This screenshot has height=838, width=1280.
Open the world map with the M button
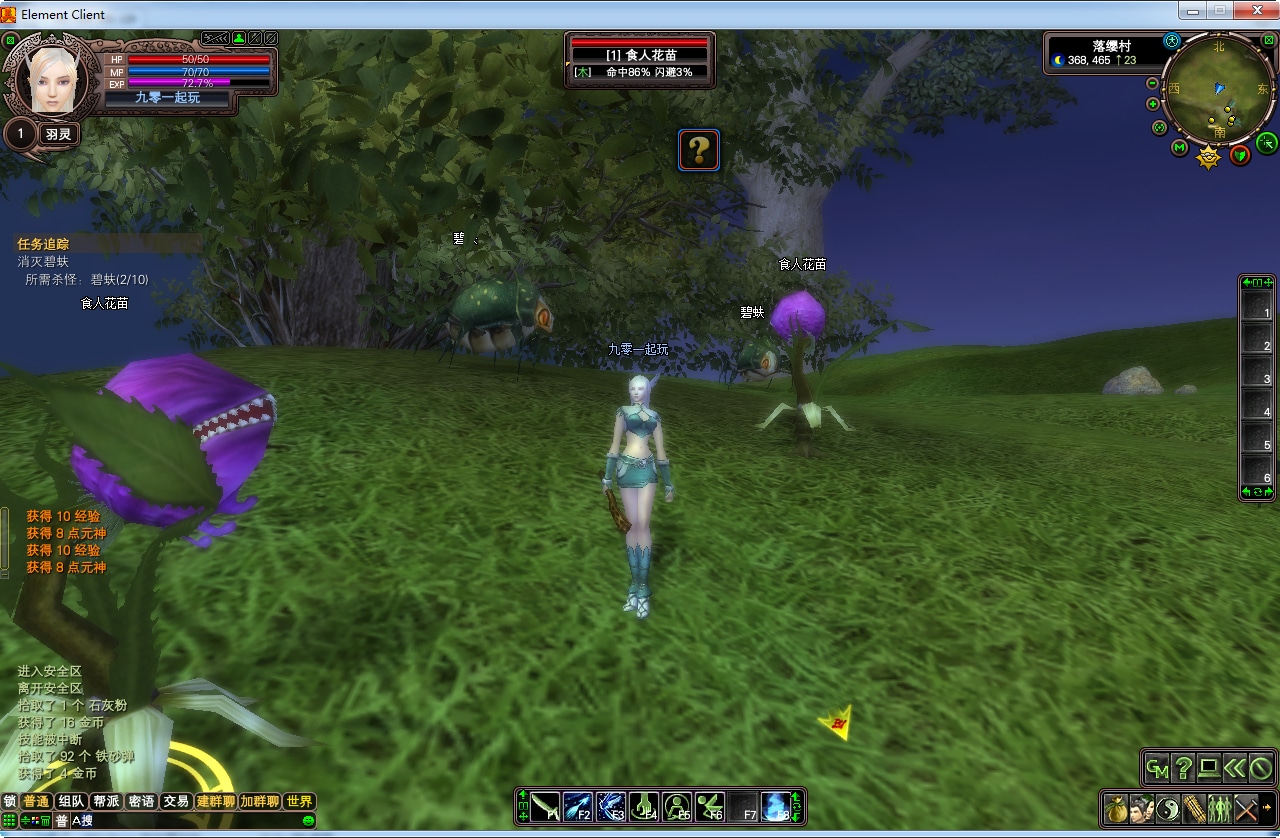1180,148
